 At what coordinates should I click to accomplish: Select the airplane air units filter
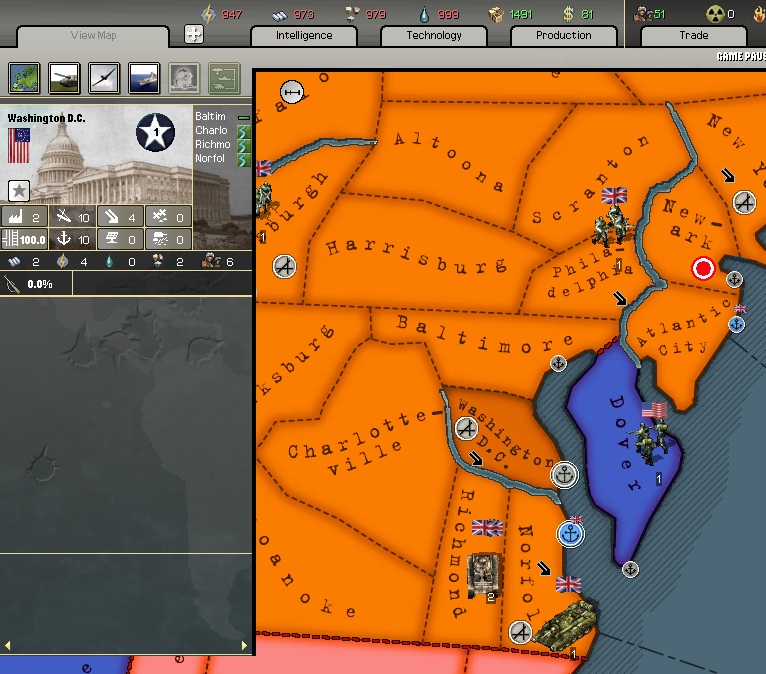[x=103, y=78]
